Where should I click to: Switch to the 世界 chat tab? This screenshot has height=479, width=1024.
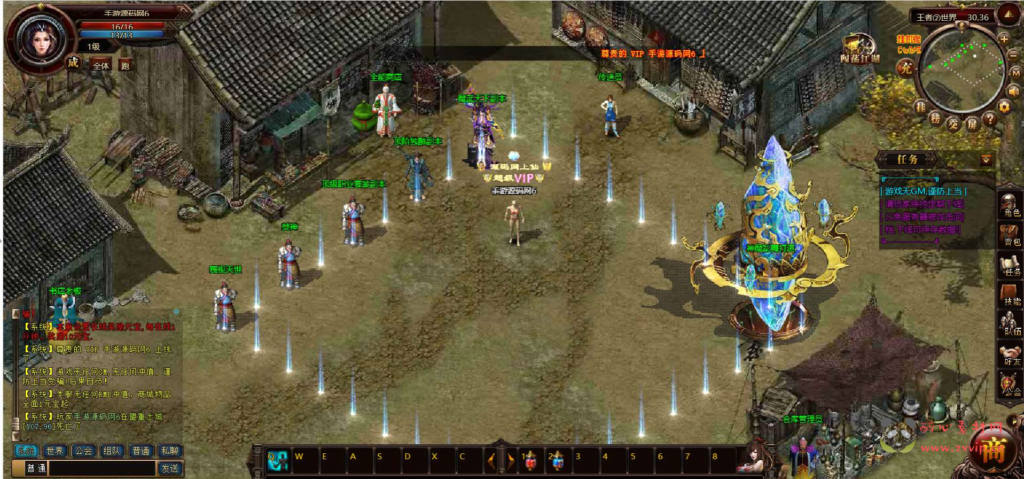coord(55,450)
